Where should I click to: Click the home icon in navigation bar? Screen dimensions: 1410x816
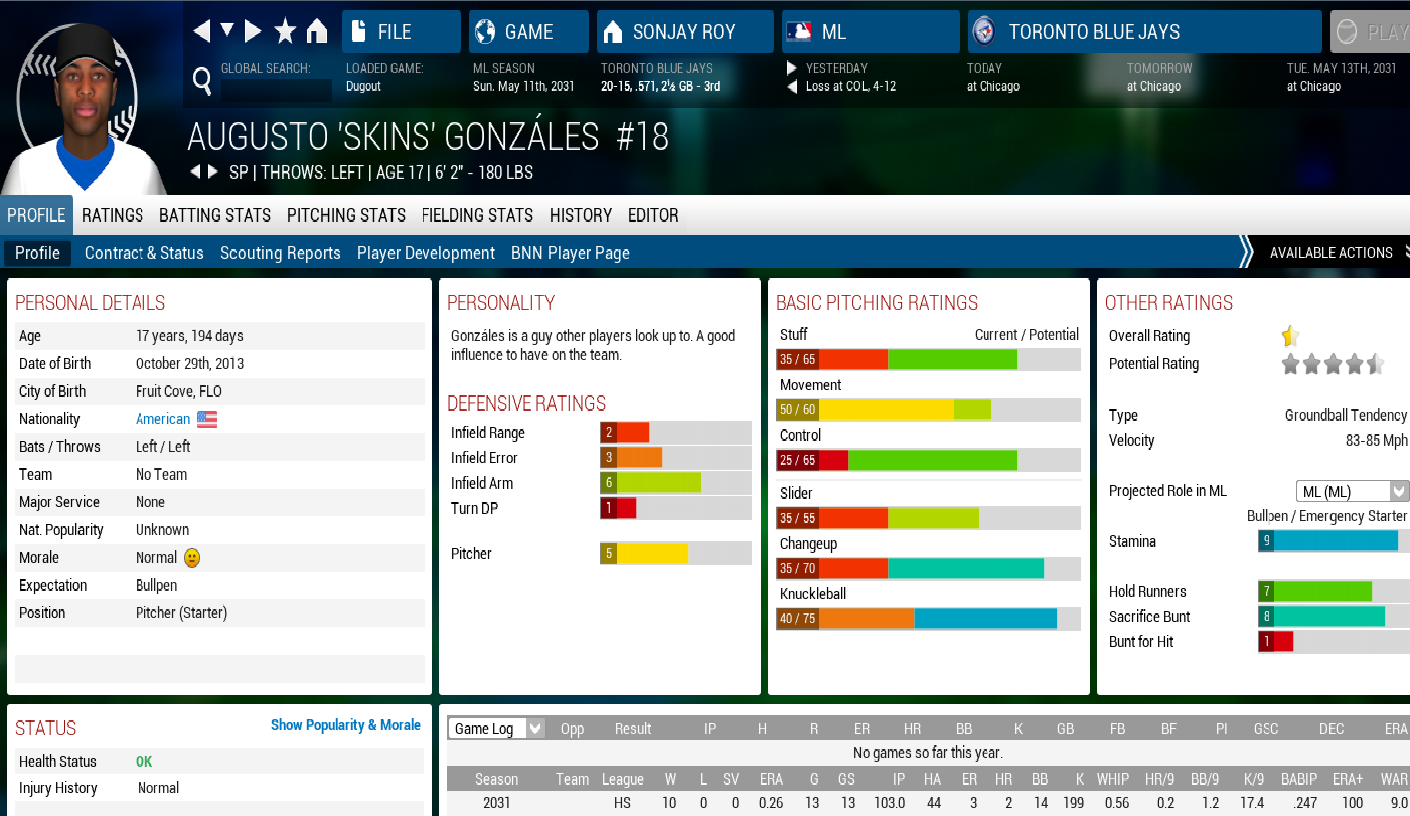(x=317, y=32)
